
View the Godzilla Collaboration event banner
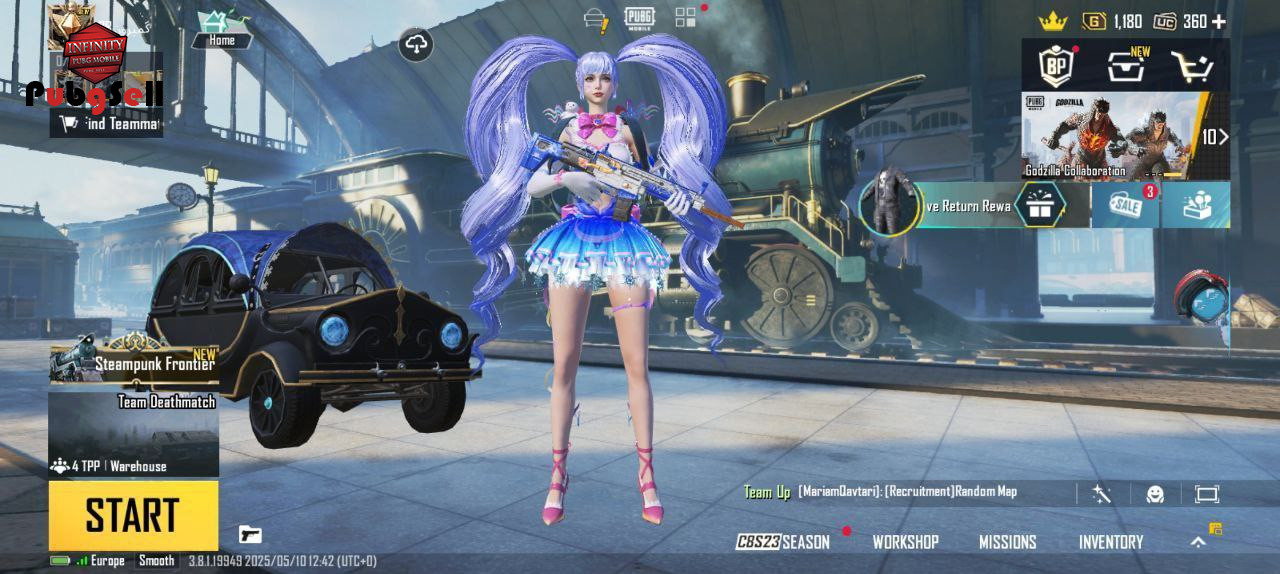[1110, 136]
